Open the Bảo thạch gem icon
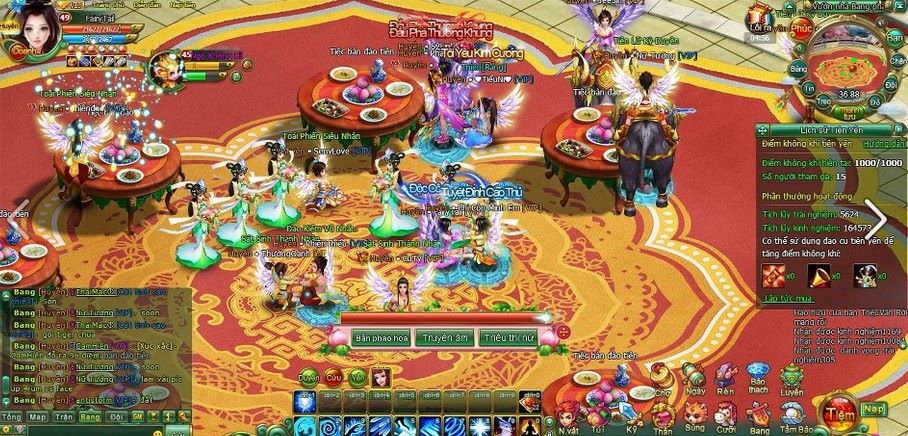Viewport: 908px width, 436px height. [x=759, y=377]
